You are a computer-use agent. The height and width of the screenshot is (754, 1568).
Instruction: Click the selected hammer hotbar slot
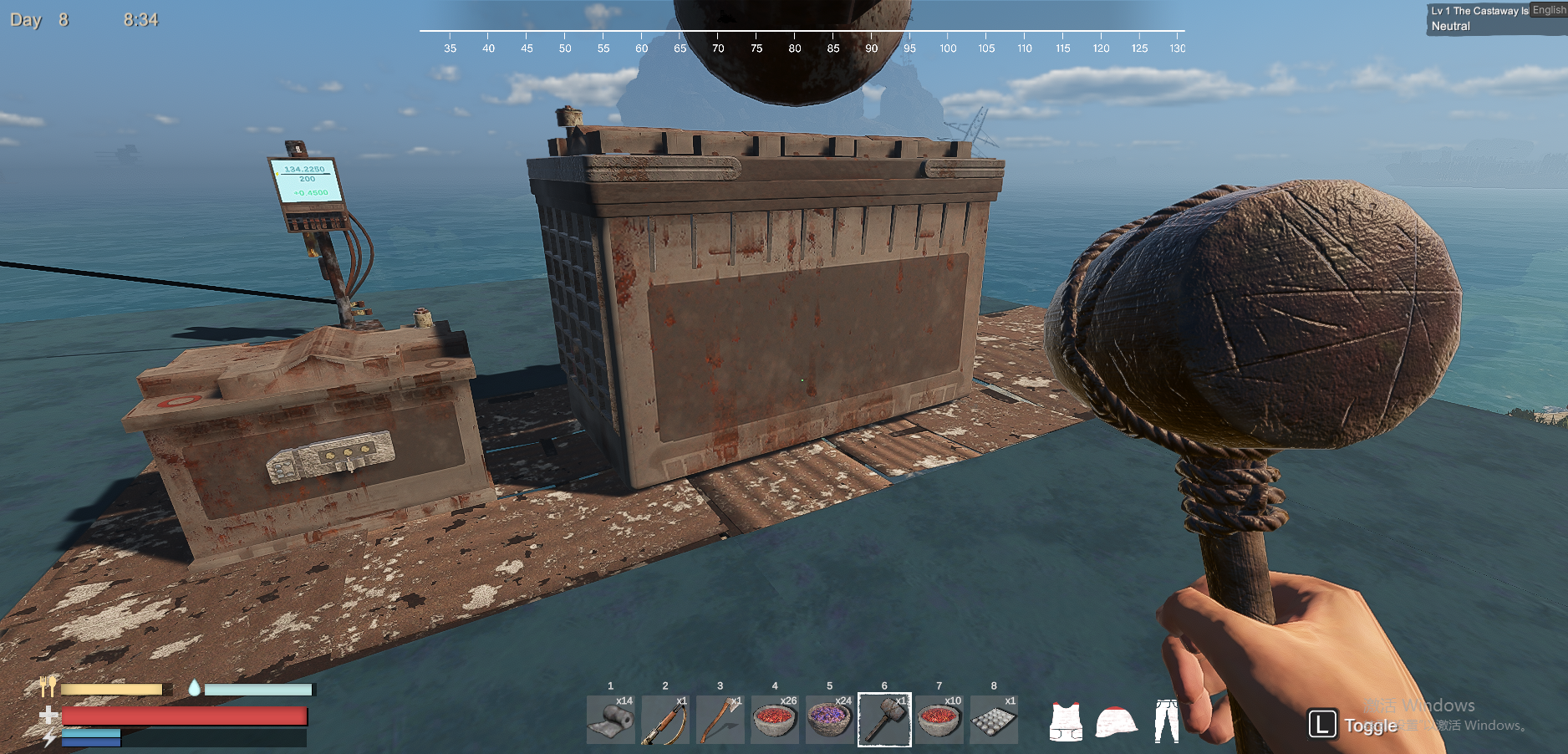(884, 720)
